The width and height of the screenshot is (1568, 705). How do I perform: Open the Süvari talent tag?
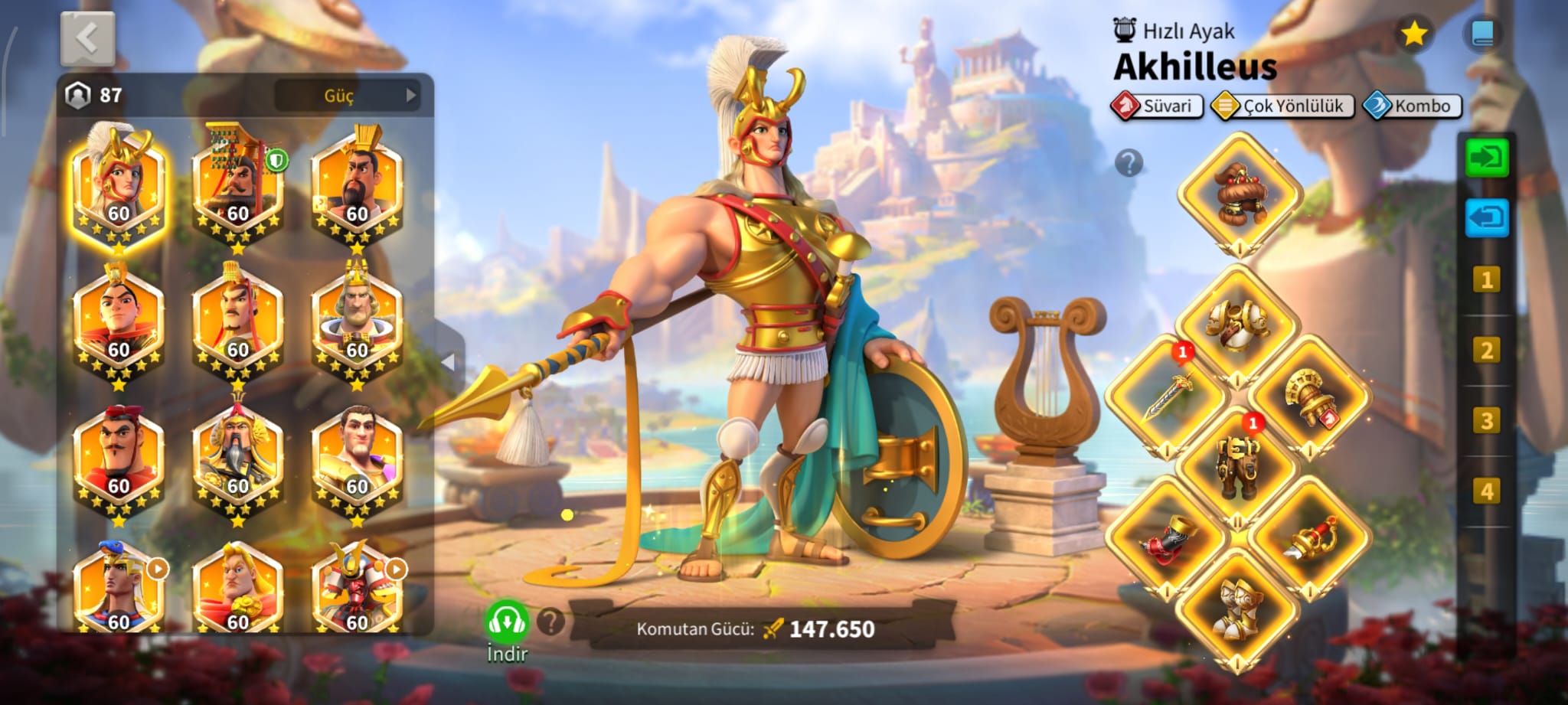click(x=1157, y=106)
